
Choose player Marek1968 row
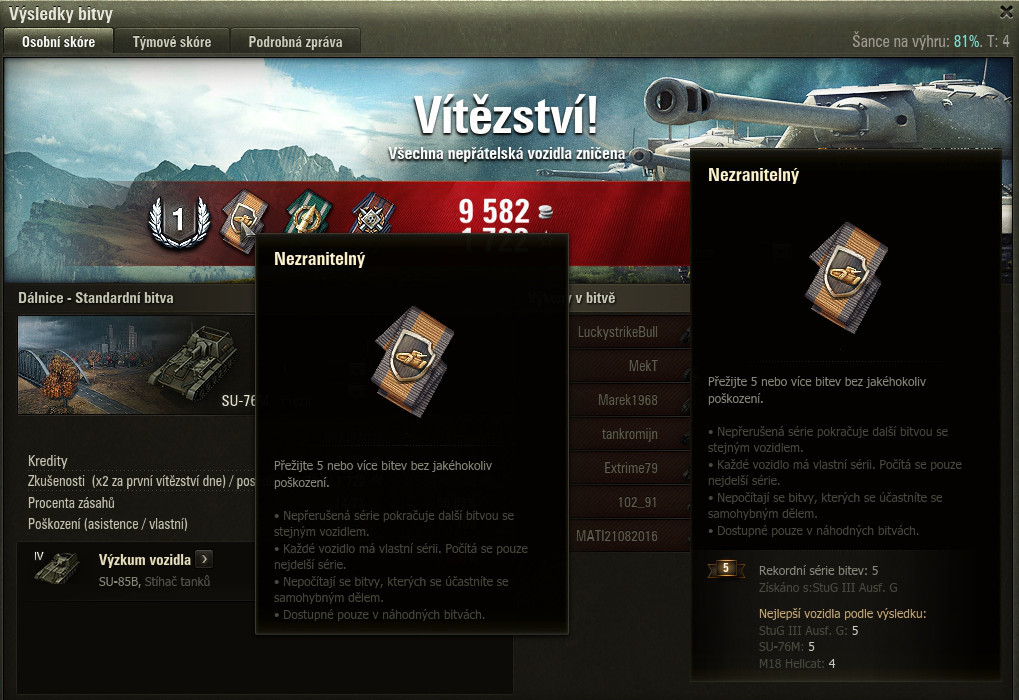pos(630,400)
